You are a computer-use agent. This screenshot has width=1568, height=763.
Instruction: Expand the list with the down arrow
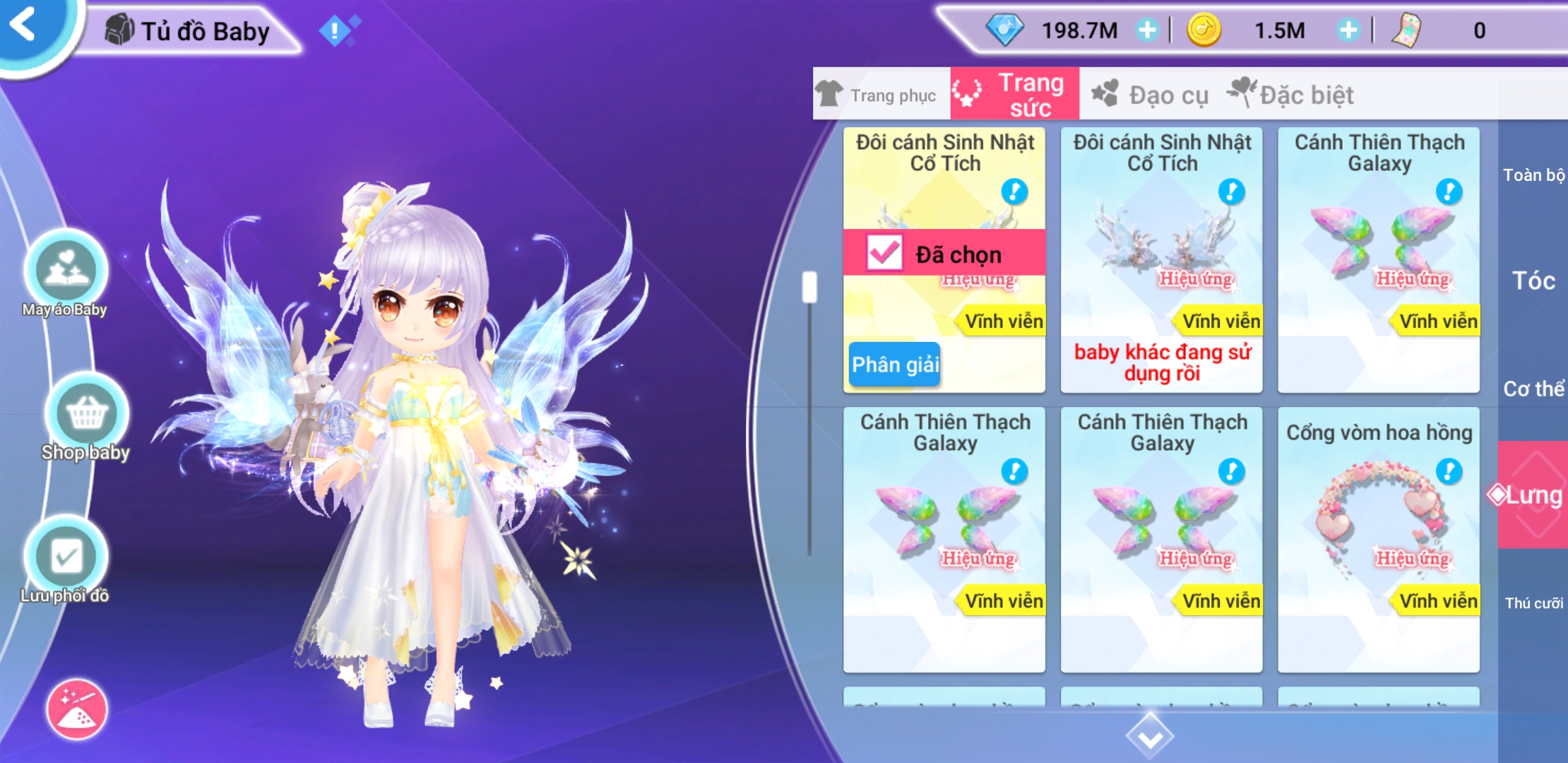(x=1150, y=737)
